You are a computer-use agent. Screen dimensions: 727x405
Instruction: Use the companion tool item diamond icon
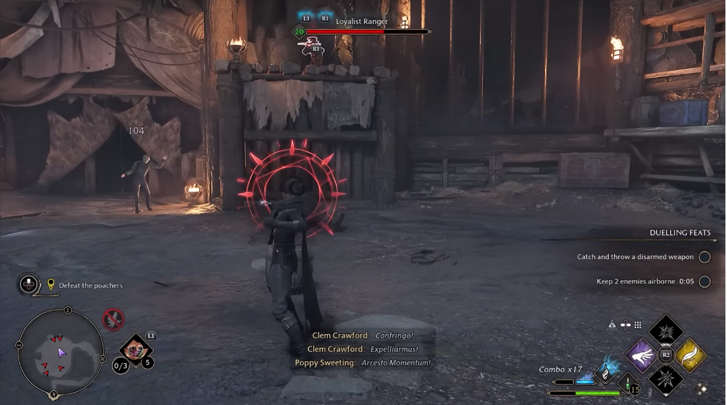click(133, 349)
